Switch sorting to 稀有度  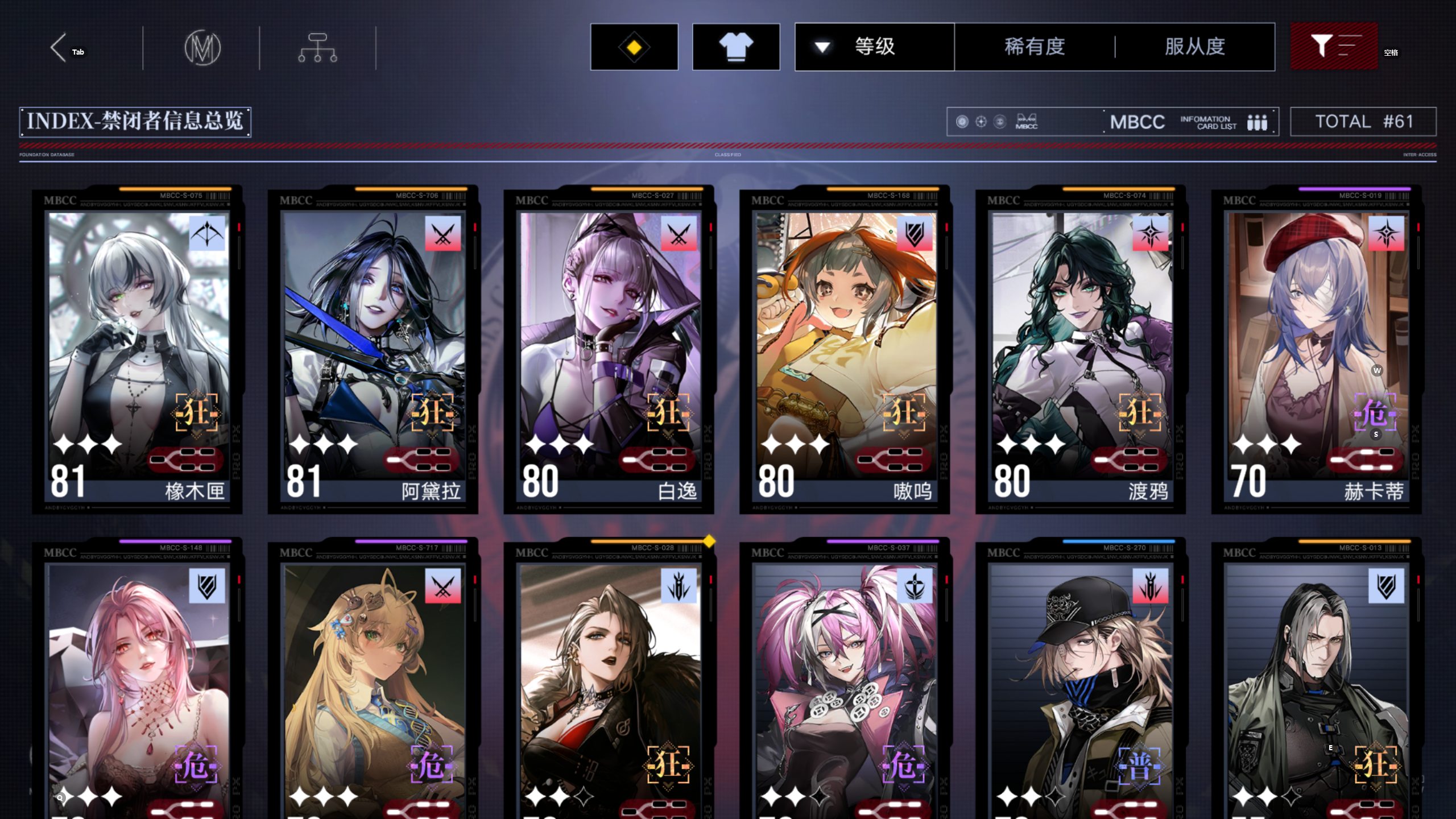[1033, 47]
